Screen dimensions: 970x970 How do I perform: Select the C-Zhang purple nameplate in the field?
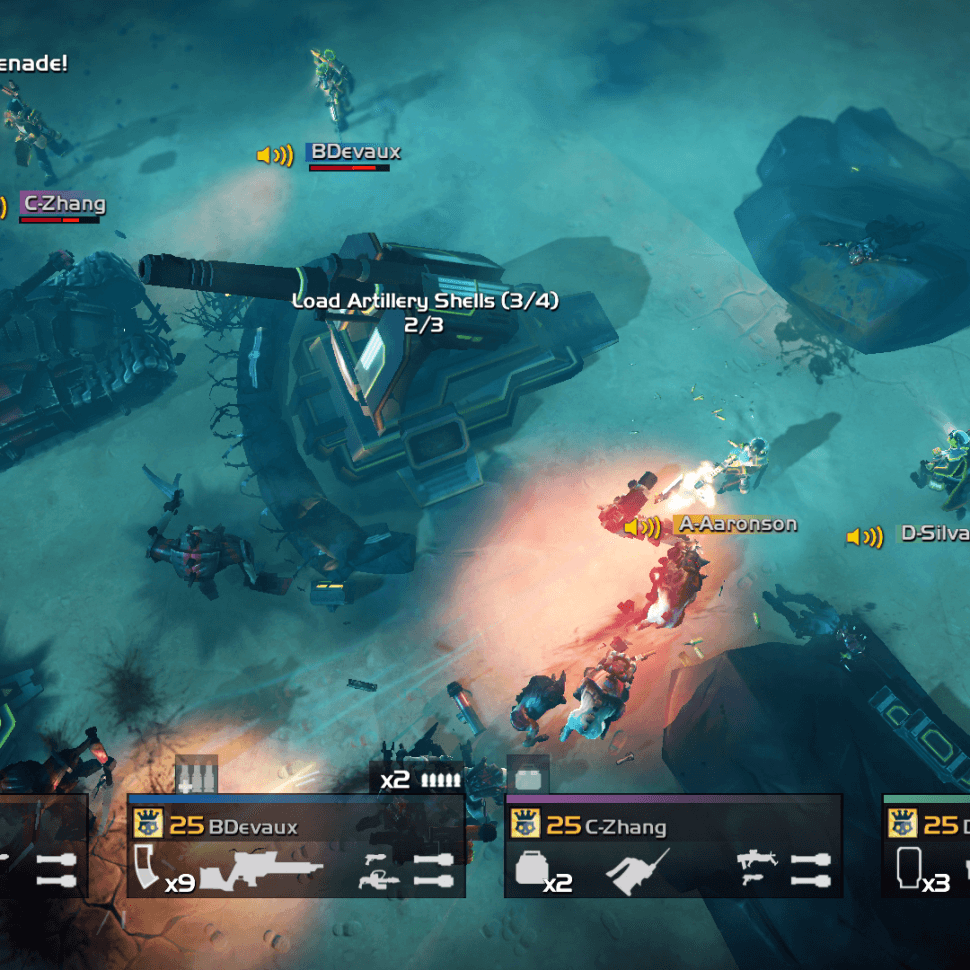[63, 204]
